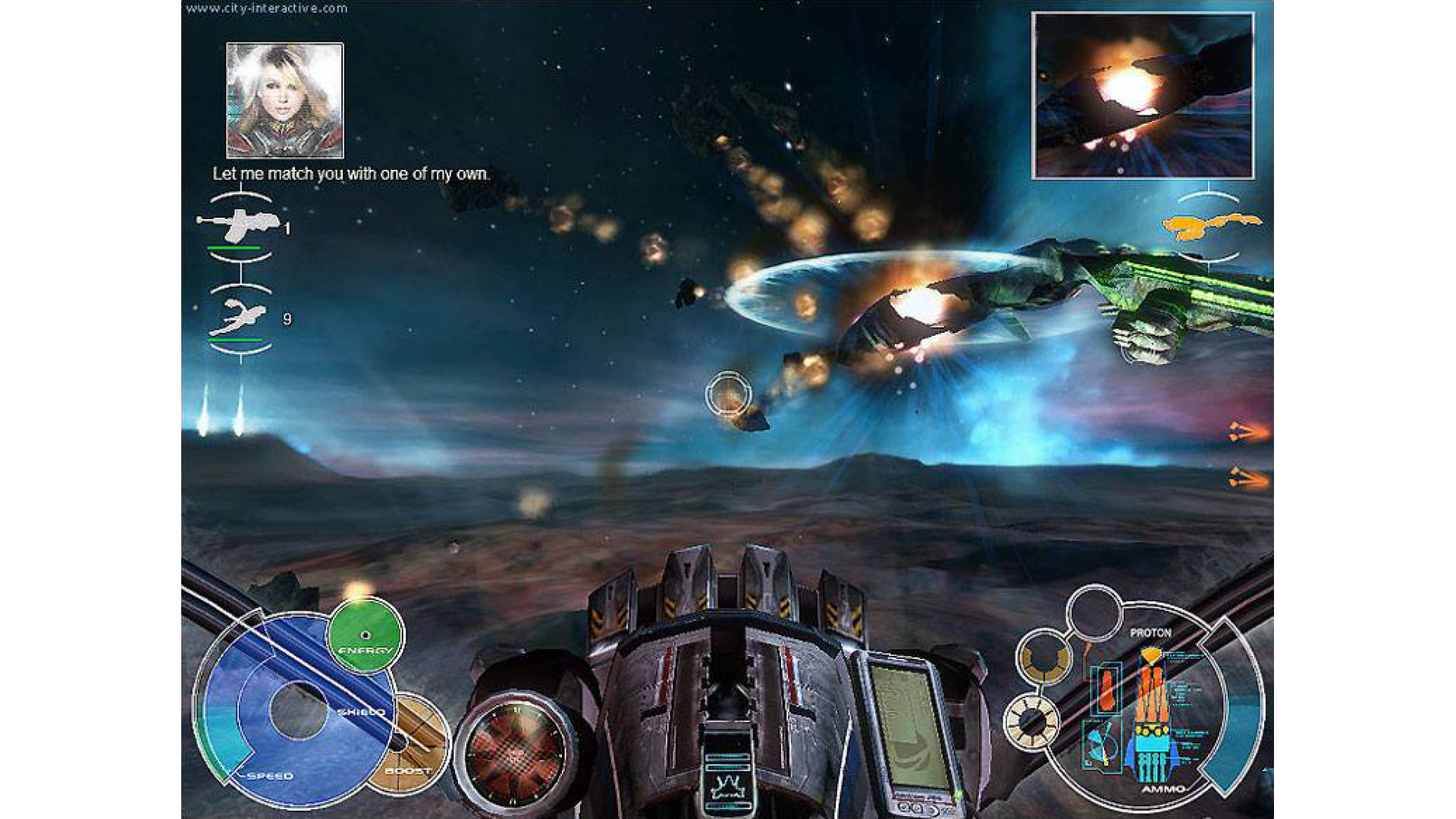Click the green Energy gauge
Screen dimensions: 1456x819
(x=365, y=635)
